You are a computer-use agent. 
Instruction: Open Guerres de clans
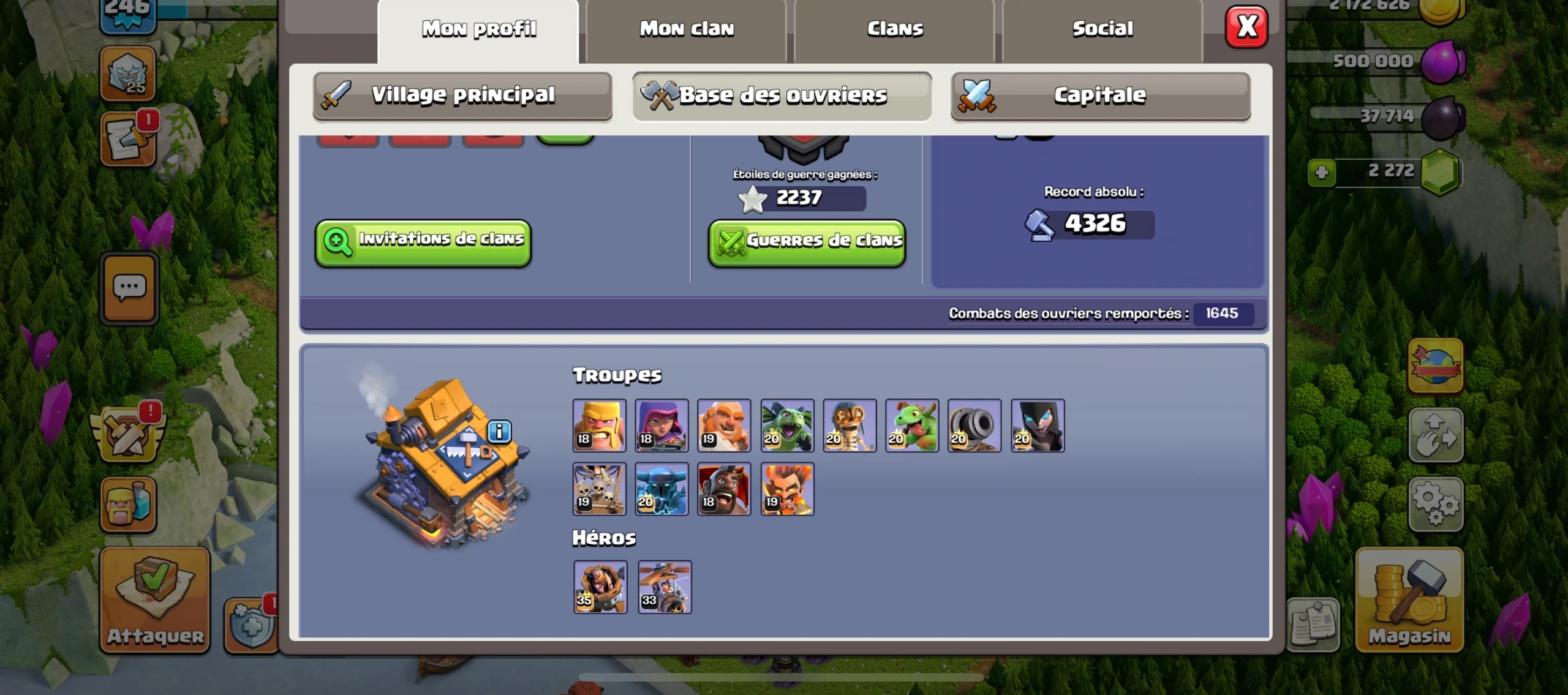click(x=807, y=242)
